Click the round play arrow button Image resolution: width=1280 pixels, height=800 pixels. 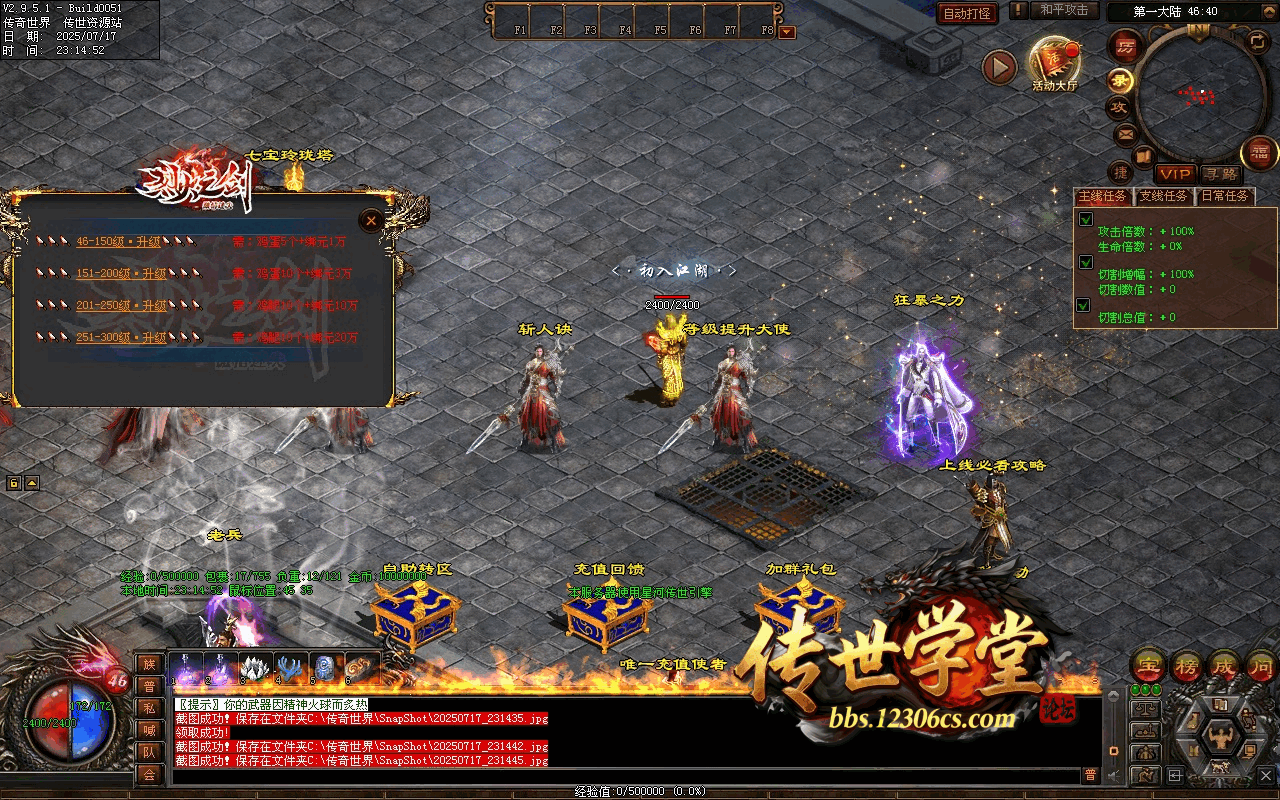[x=999, y=67]
